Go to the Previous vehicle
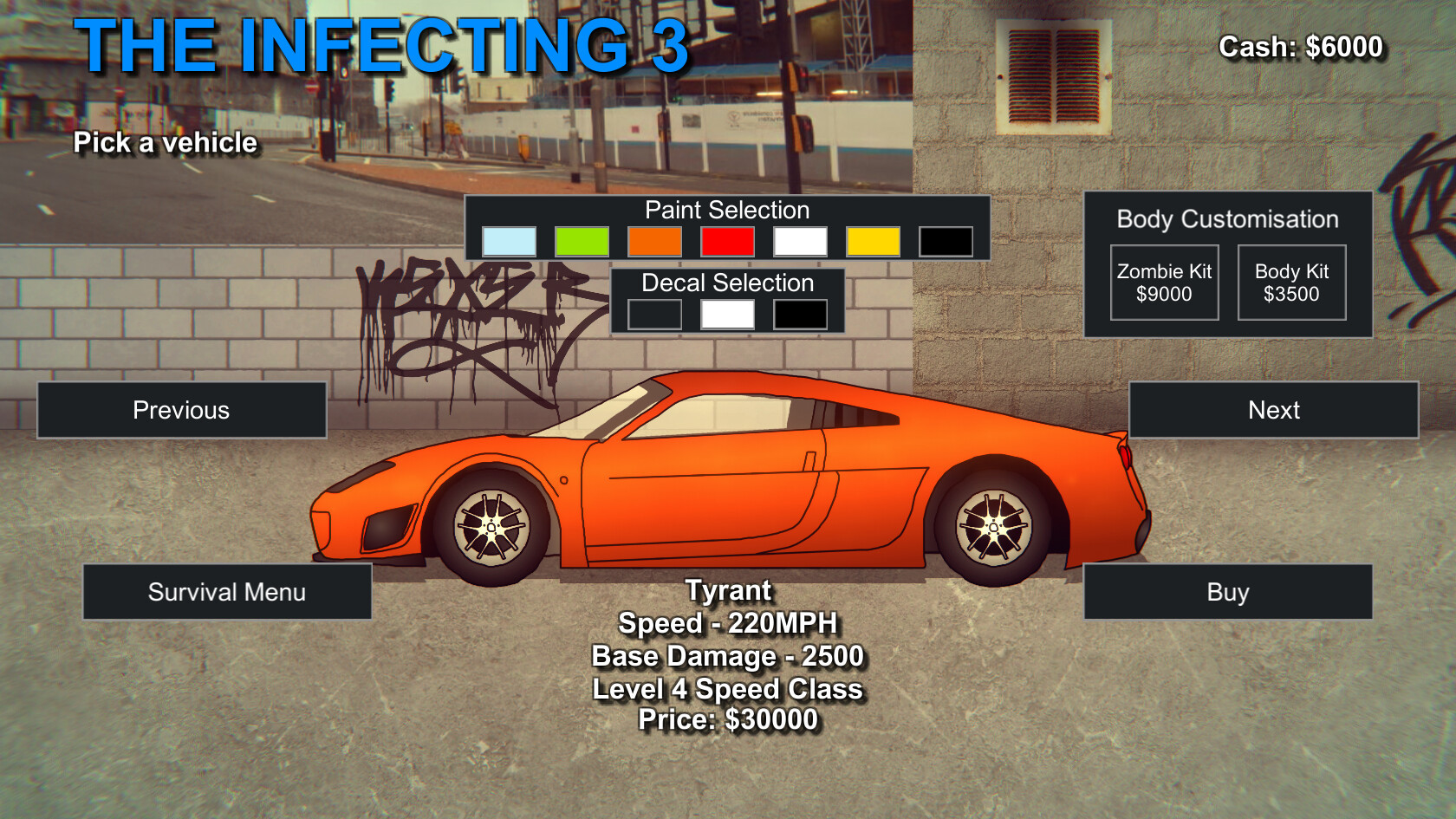1456x819 pixels. tap(181, 410)
